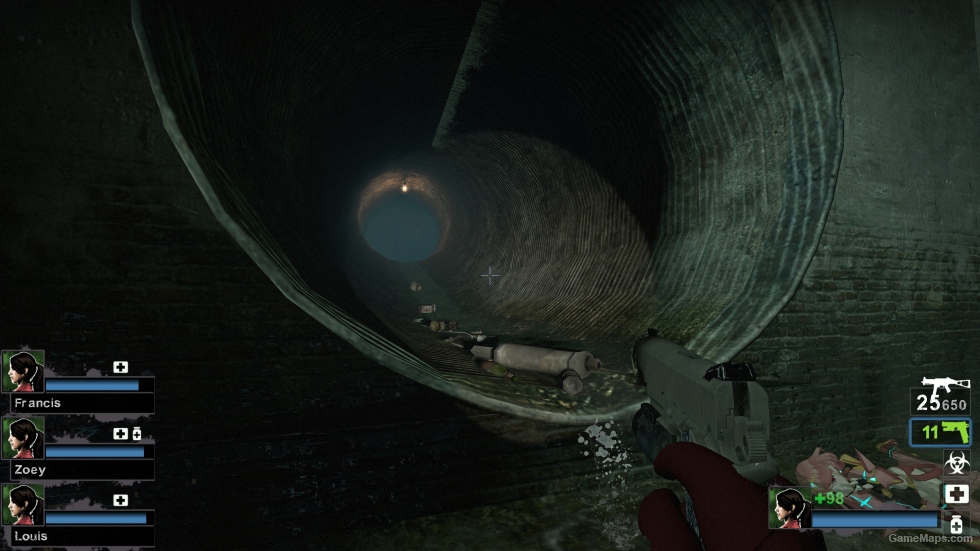Select the first aid kit slot
Screen dimensions: 980x551
click(x=956, y=494)
